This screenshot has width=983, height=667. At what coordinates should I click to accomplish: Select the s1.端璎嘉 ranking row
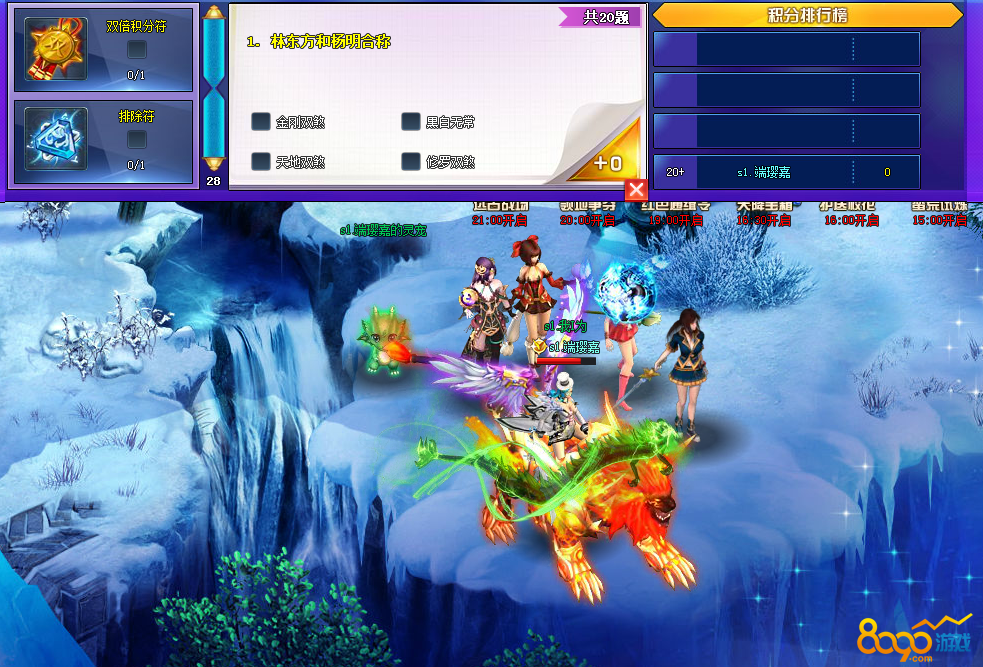pos(786,172)
